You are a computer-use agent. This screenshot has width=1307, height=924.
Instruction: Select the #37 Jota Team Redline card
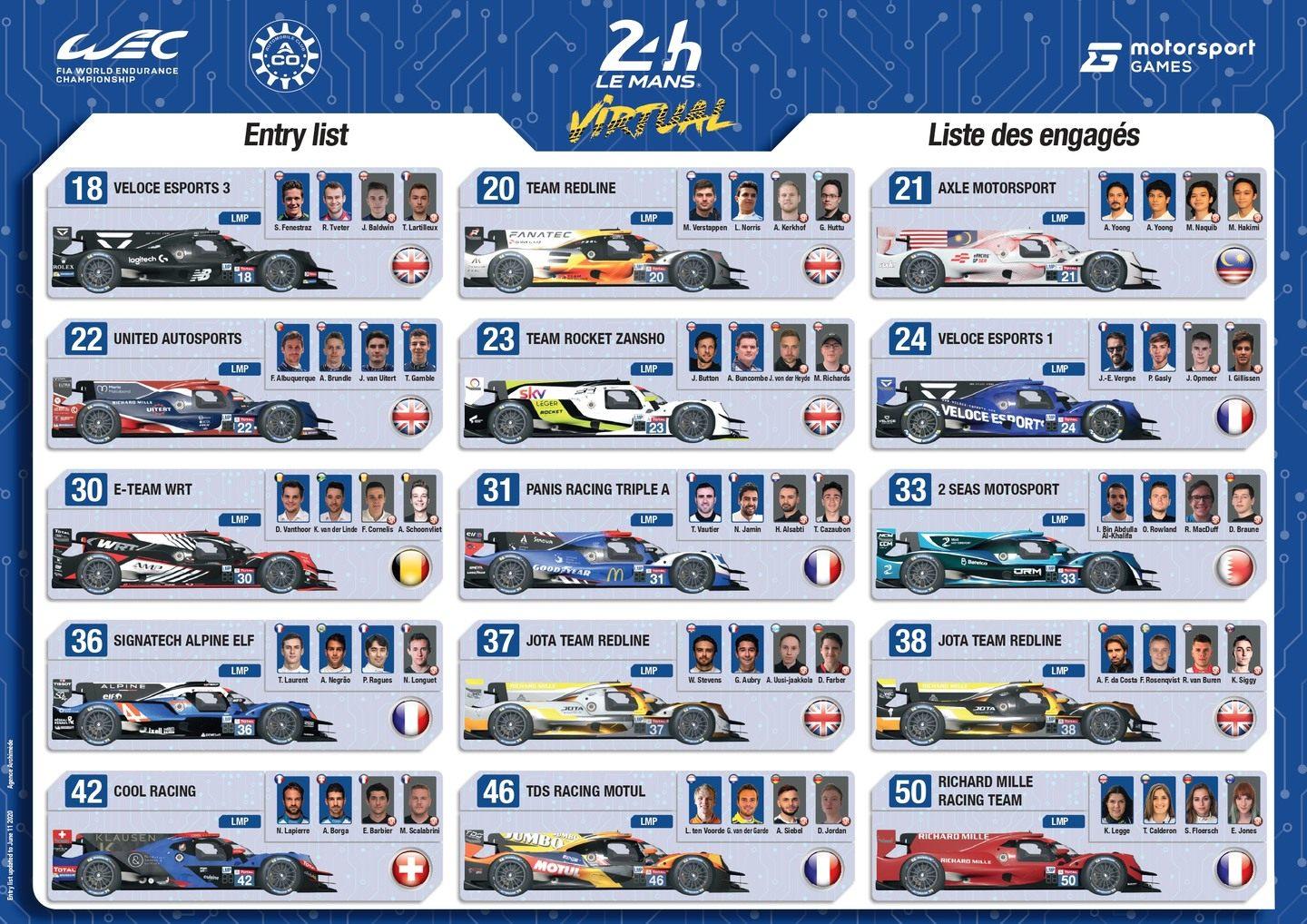pos(656,684)
